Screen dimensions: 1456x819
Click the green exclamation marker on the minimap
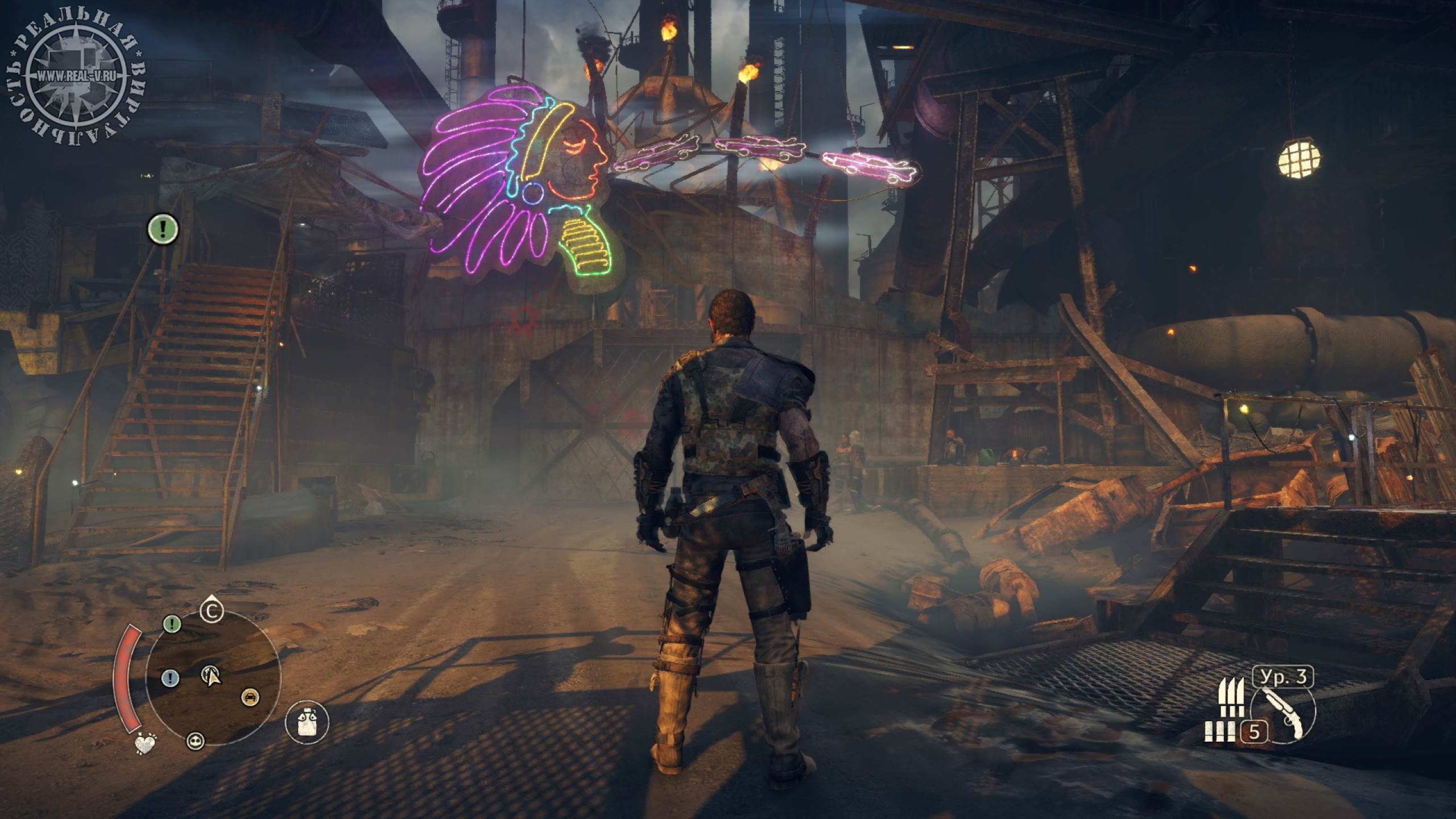[172, 624]
